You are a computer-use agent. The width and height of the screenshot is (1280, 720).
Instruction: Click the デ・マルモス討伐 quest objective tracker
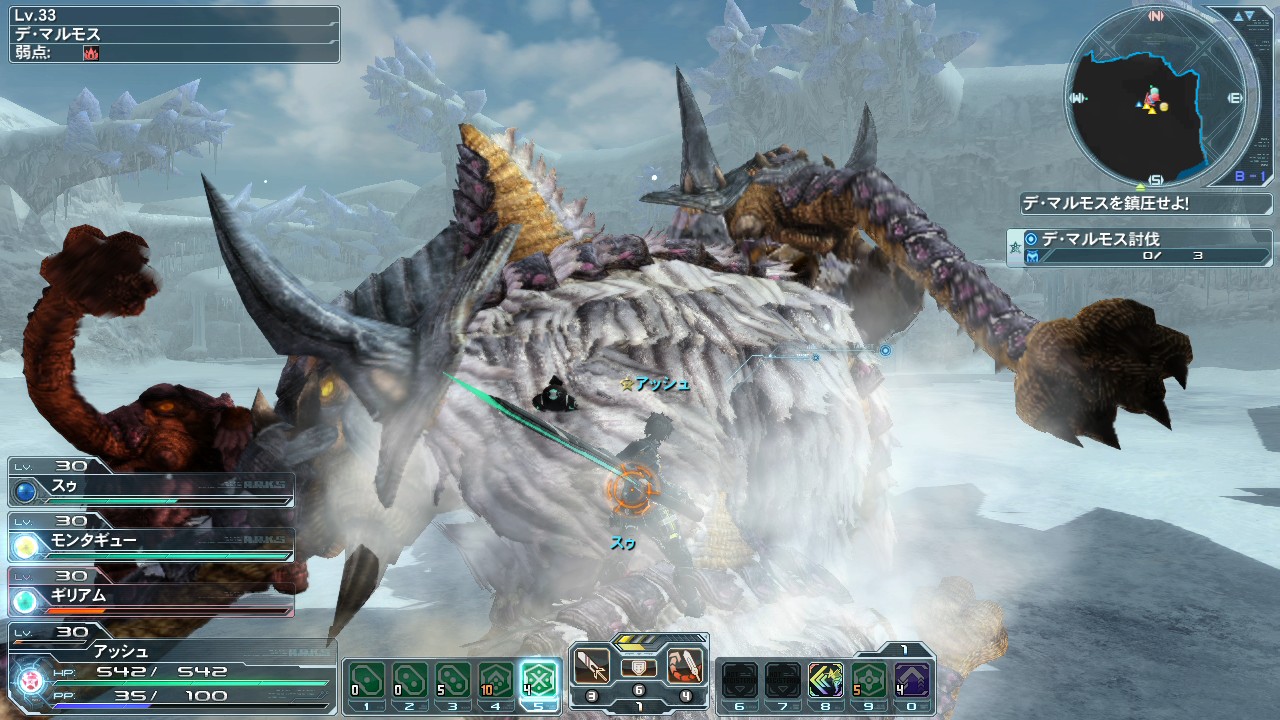pos(1138,247)
